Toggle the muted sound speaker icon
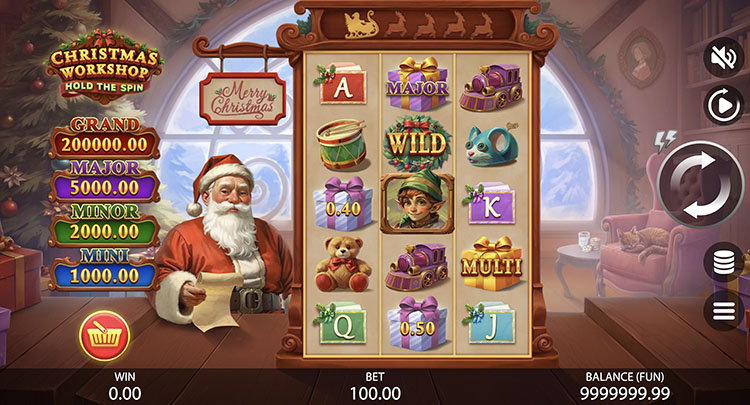Viewport: 750px width, 405px height. tap(721, 56)
